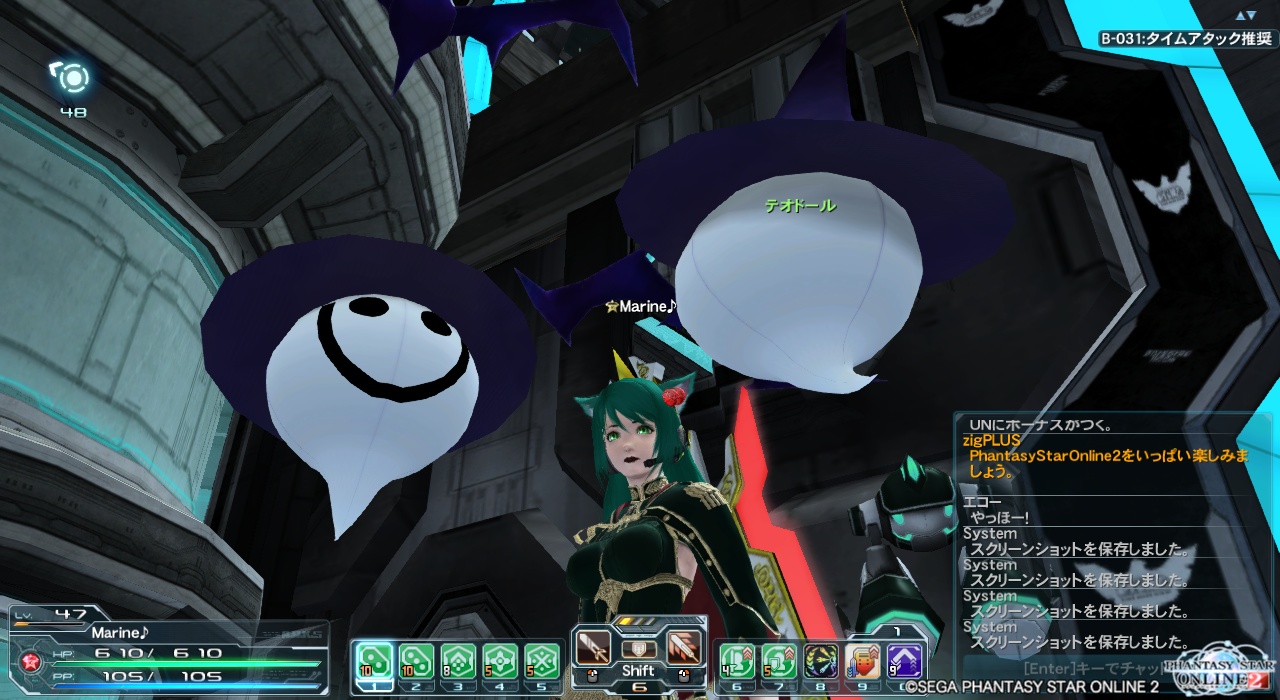Select the left sword weapon action icon
1280x700 pixels.
(593, 648)
